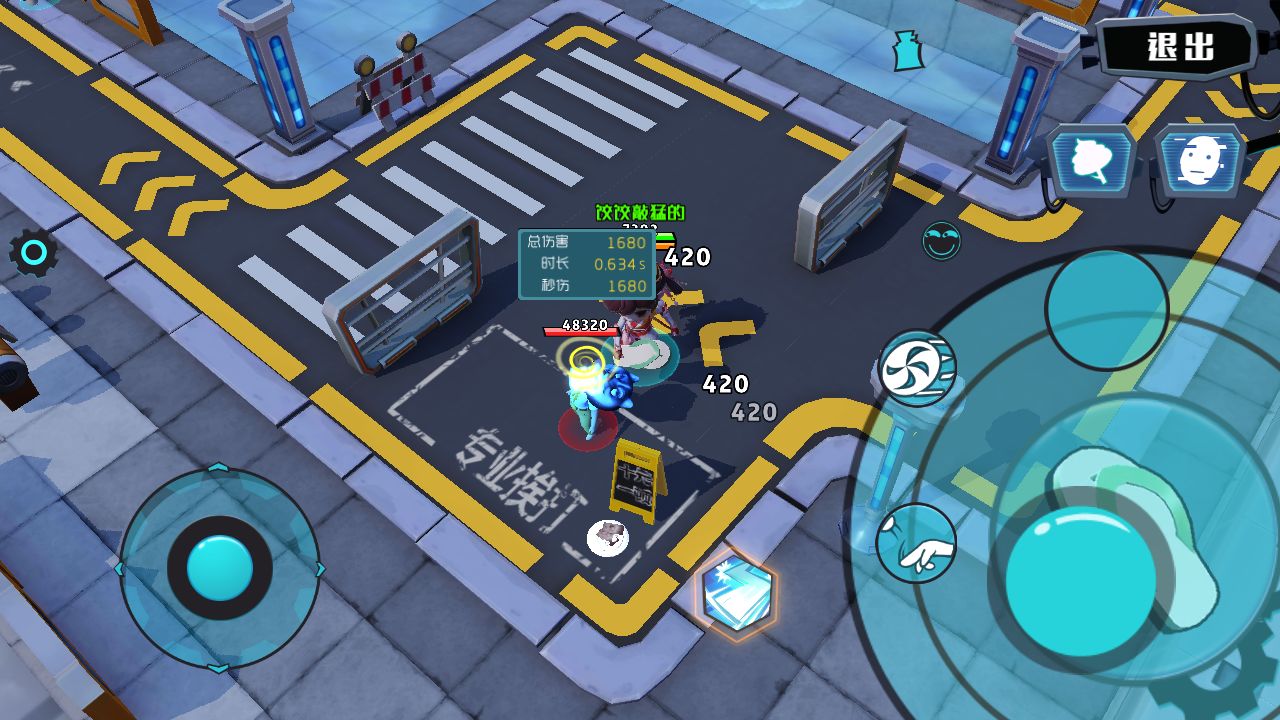This screenshot has height=720, width=1280.
Task: Trigger the hexagonal ice crystal skill
Action: (x=736, y=593)
